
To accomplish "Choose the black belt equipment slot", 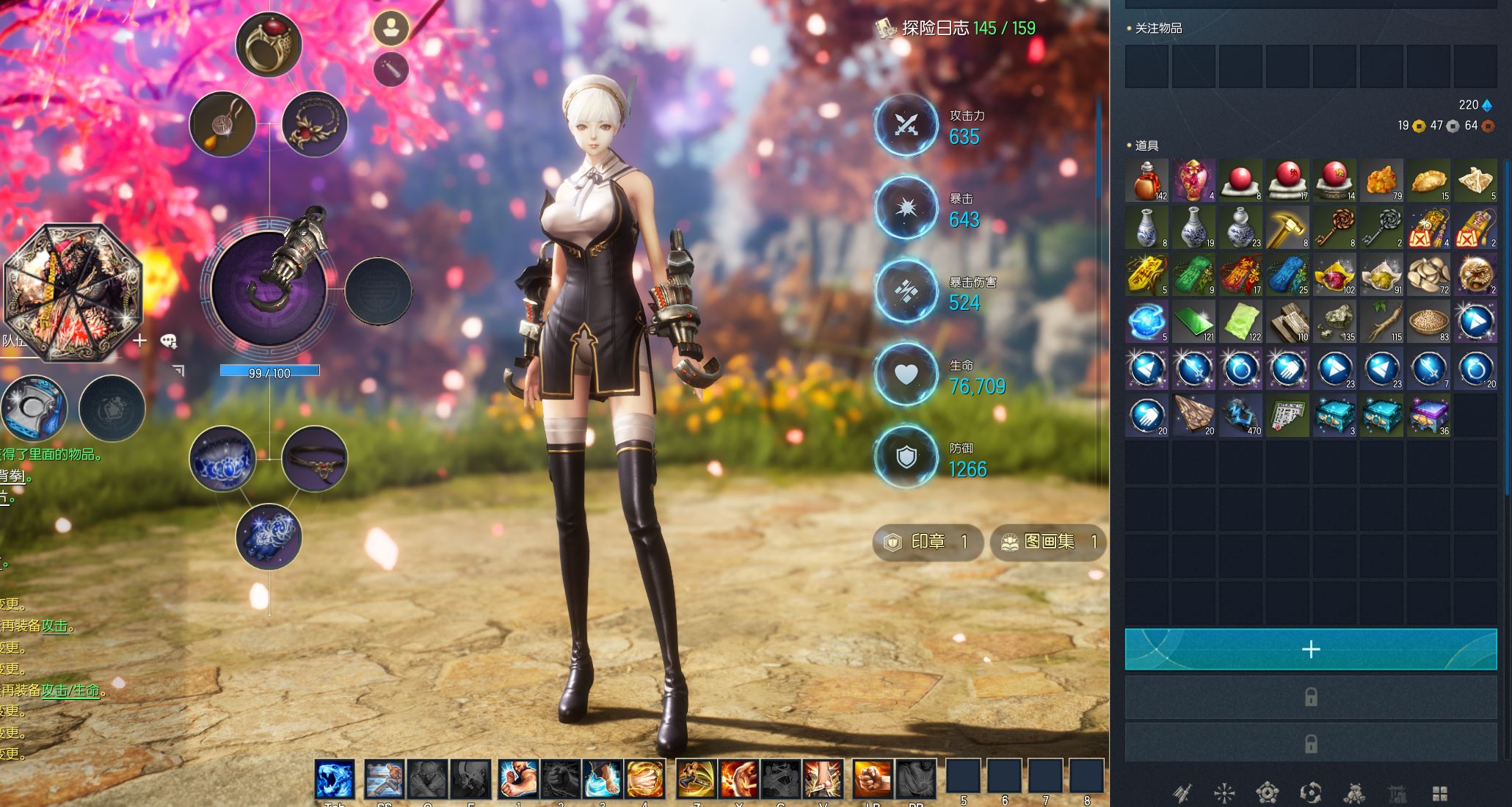I will tap(315, 458).
